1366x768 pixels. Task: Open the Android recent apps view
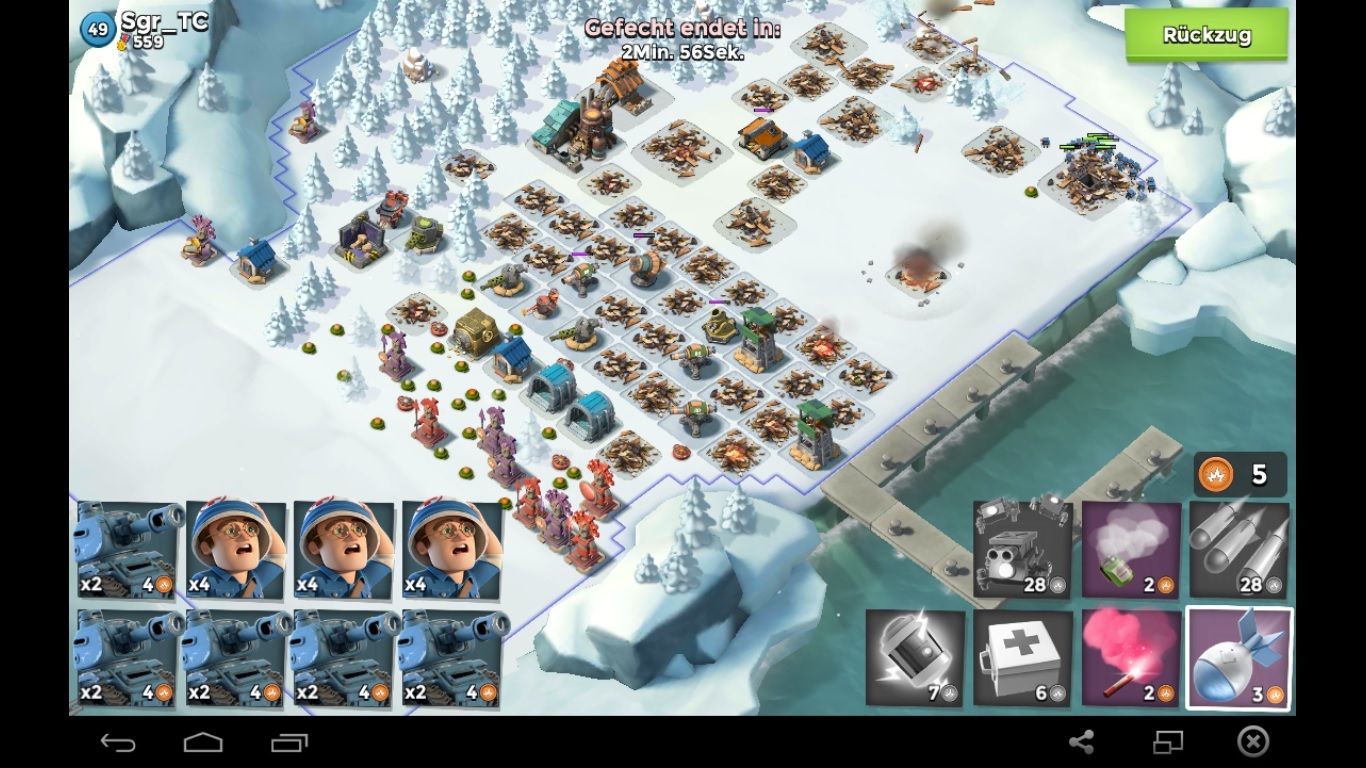point(290,742)
